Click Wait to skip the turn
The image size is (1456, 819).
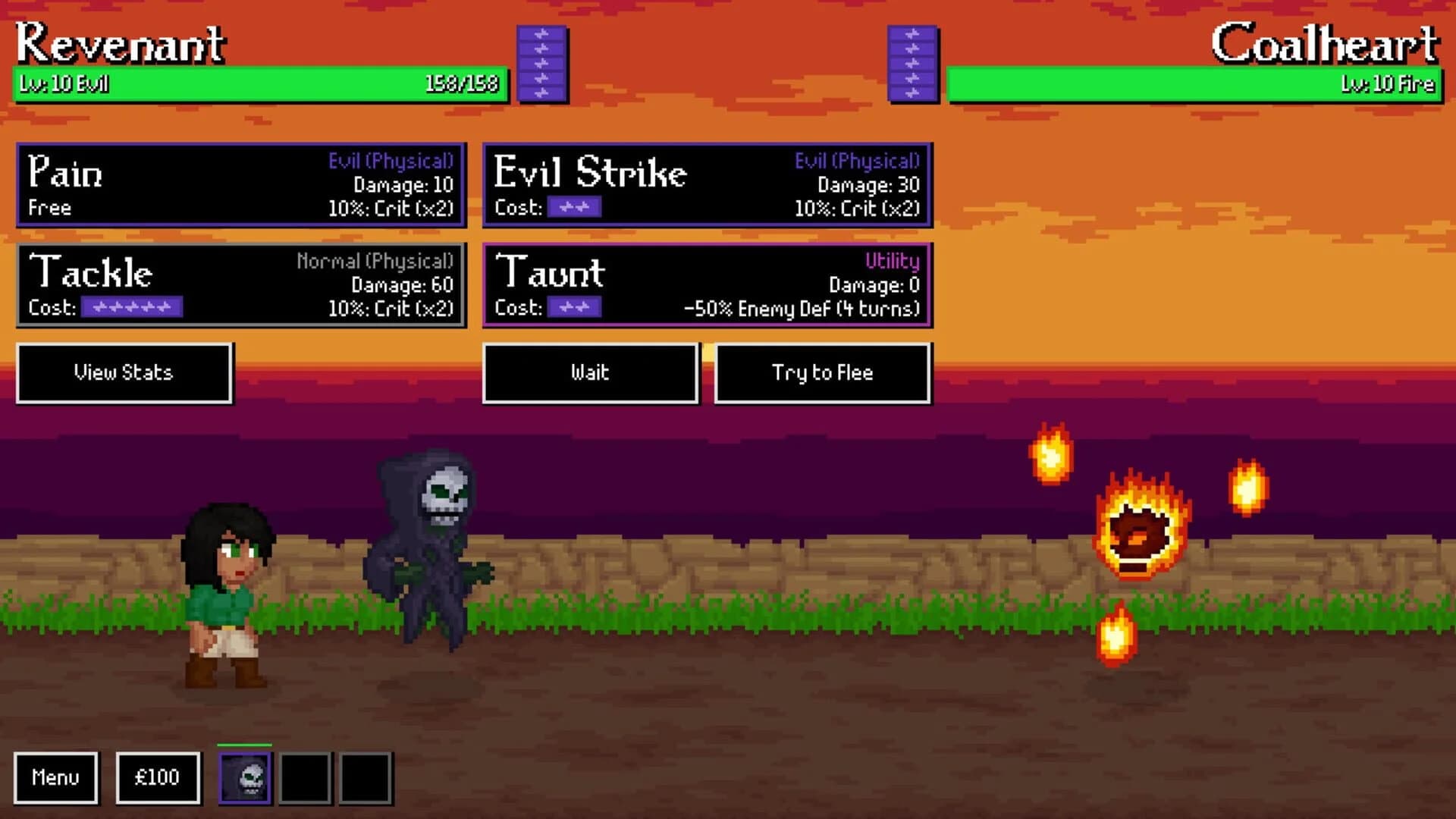[x=591, y=372]
